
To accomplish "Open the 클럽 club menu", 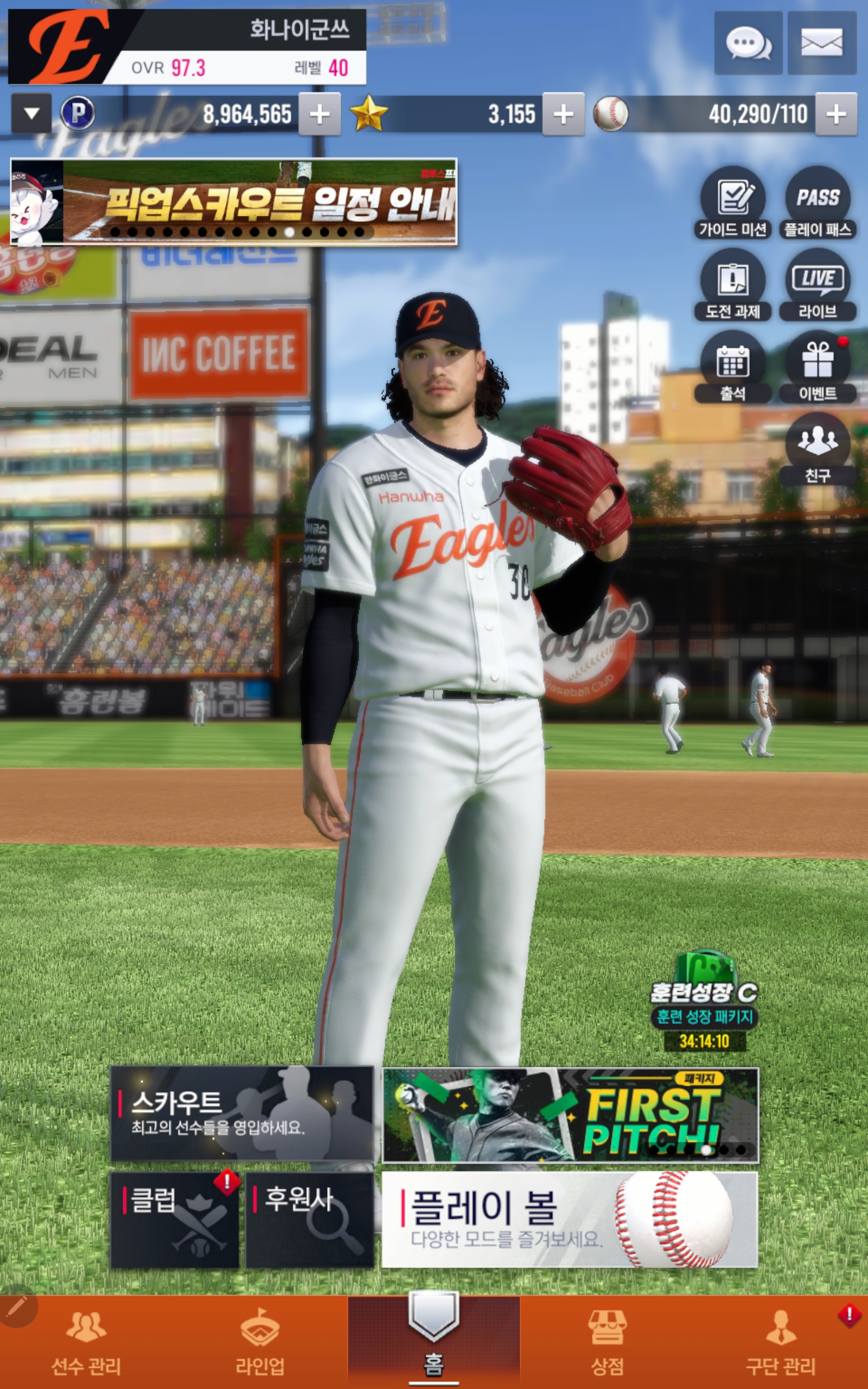I will pos(175,1220).
